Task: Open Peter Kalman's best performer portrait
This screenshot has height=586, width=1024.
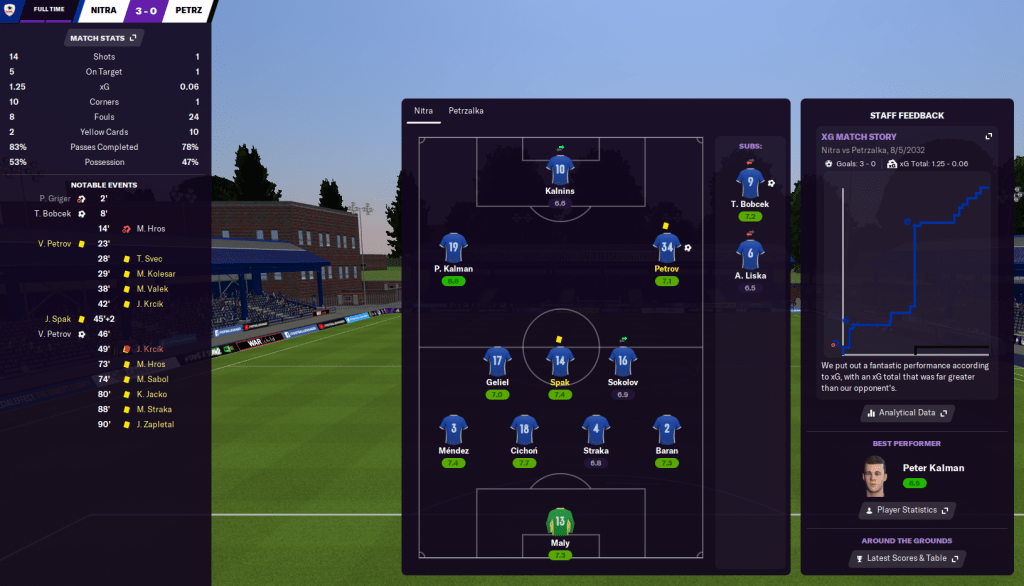Action: (x=875, y=476)
